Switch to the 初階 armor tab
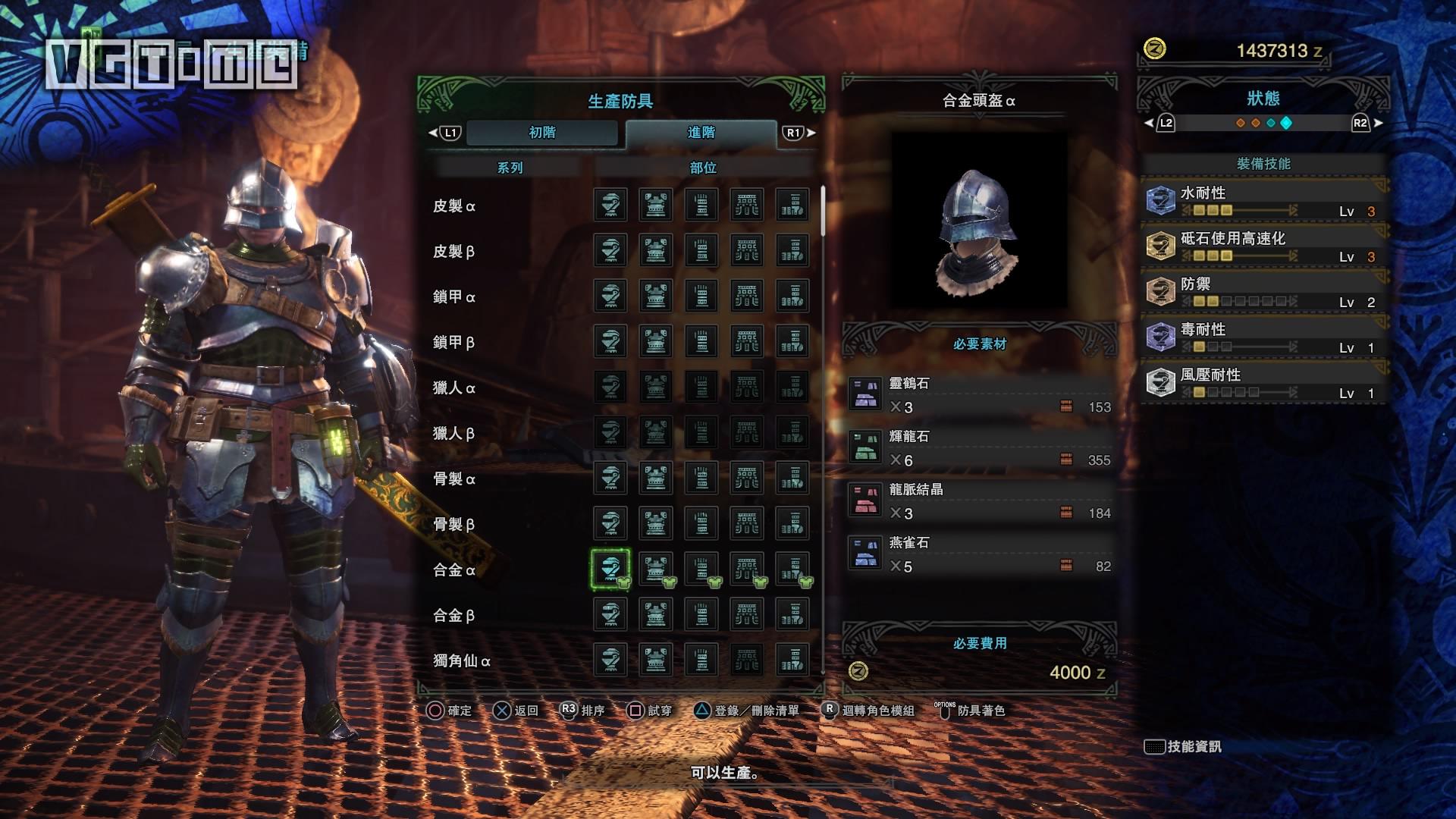1456x819 pixels. coord(542,133)
